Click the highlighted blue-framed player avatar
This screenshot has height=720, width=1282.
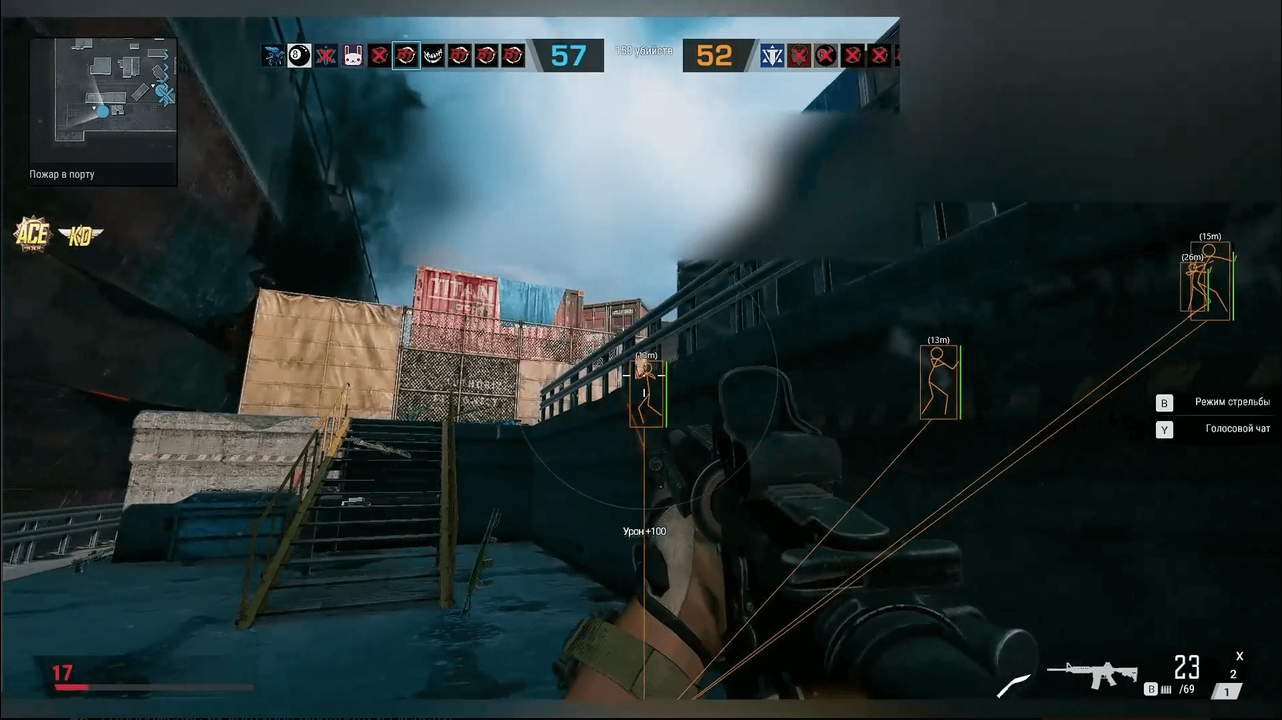click(x=406, y=56)
